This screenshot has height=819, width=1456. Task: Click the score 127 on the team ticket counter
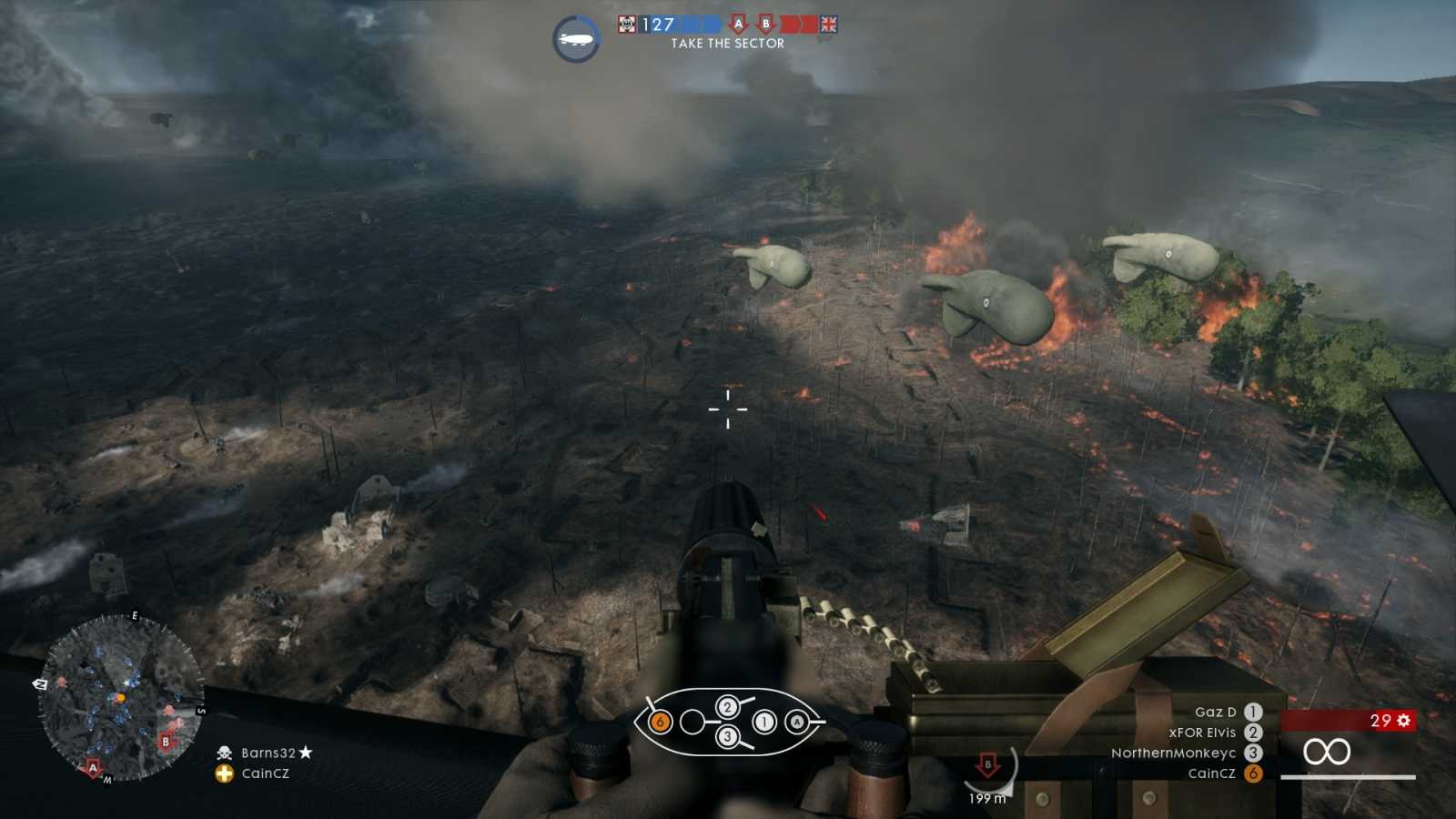(657, 23)
